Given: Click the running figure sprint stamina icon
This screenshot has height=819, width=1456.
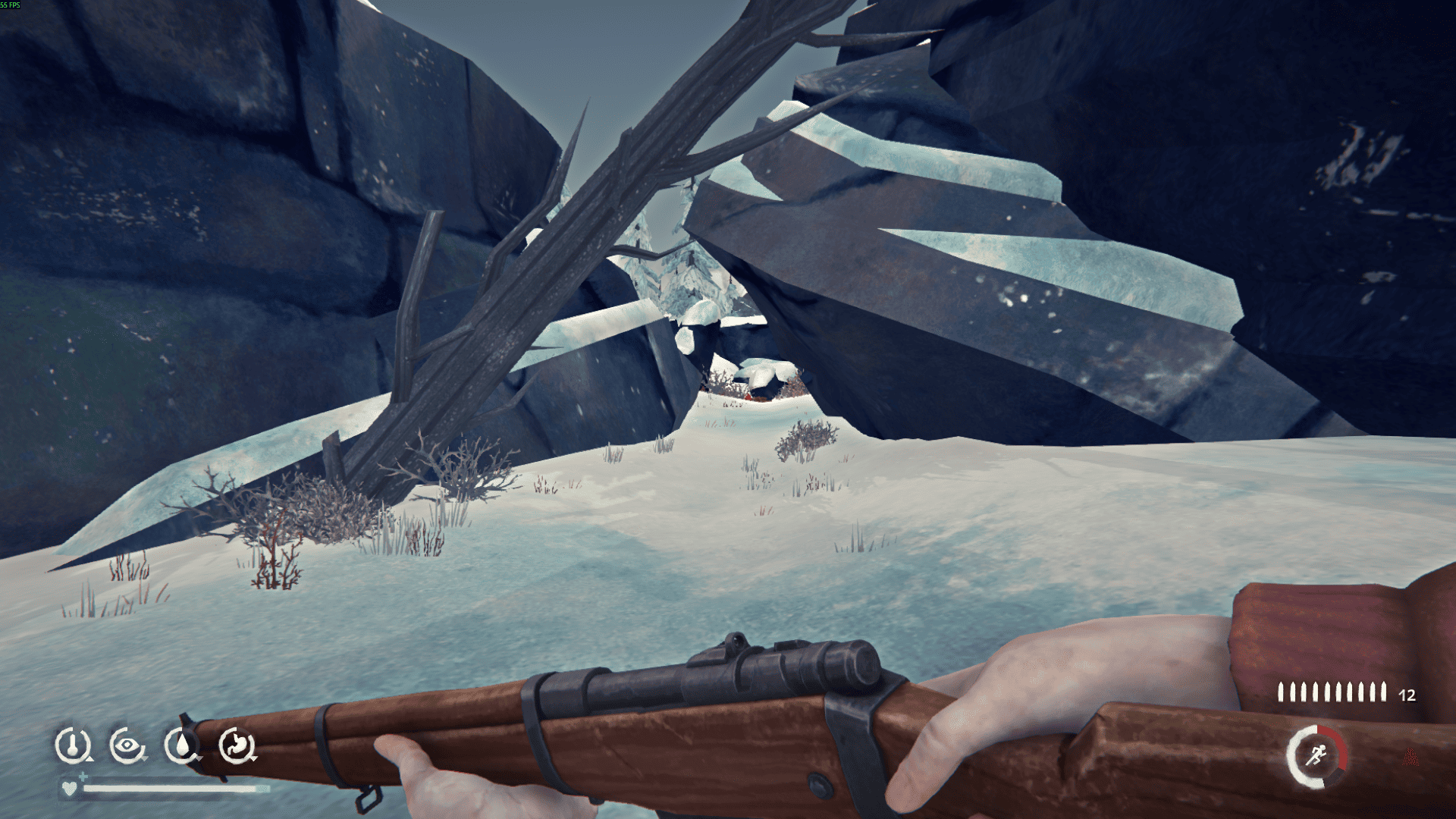Looking at the screenshot, I should 1316,755.
